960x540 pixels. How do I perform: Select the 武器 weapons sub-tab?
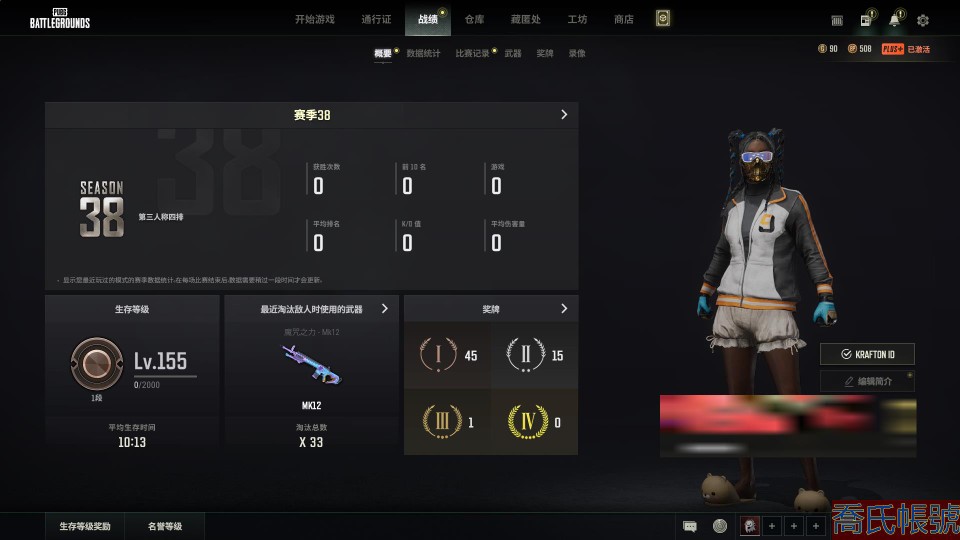pyautogui.click(x=512, y=53)
